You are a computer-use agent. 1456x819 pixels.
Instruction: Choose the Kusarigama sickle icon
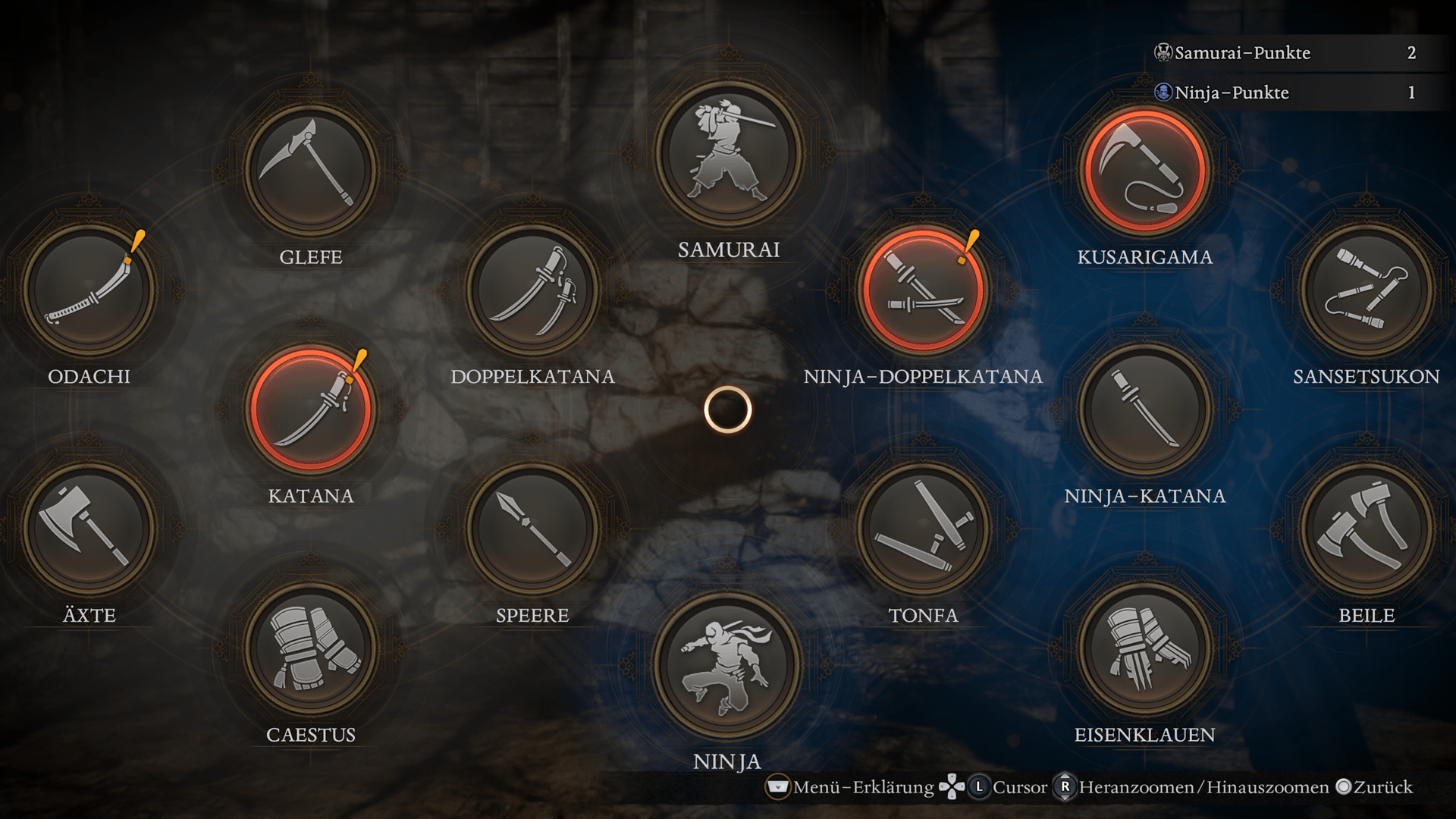1145,170
